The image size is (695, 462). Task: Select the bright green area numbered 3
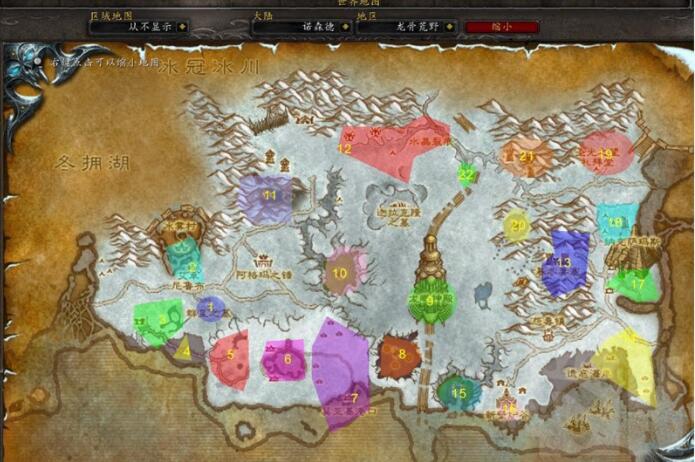point(158,321)
